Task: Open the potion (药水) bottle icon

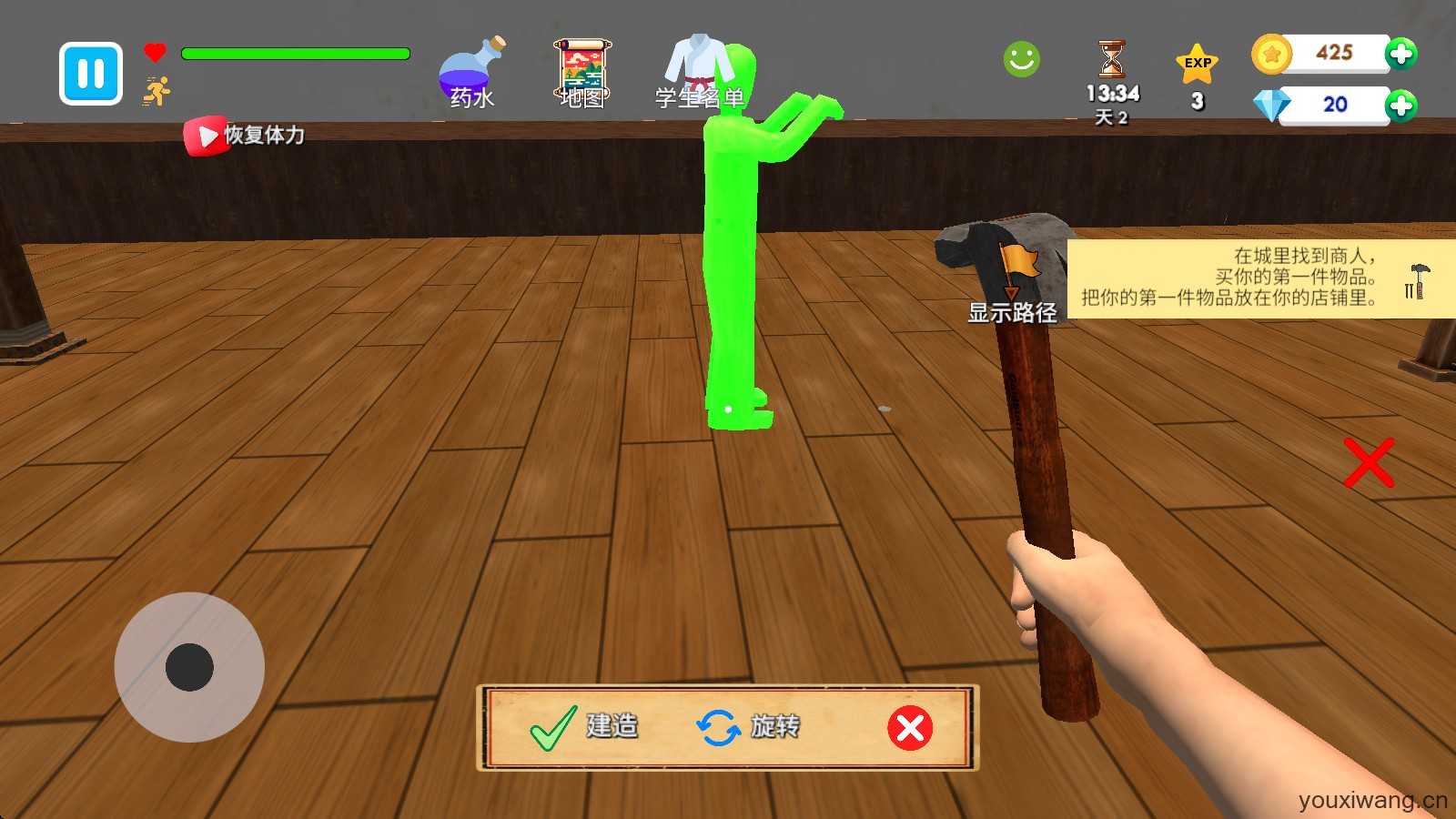Action: tap(471, 73)
